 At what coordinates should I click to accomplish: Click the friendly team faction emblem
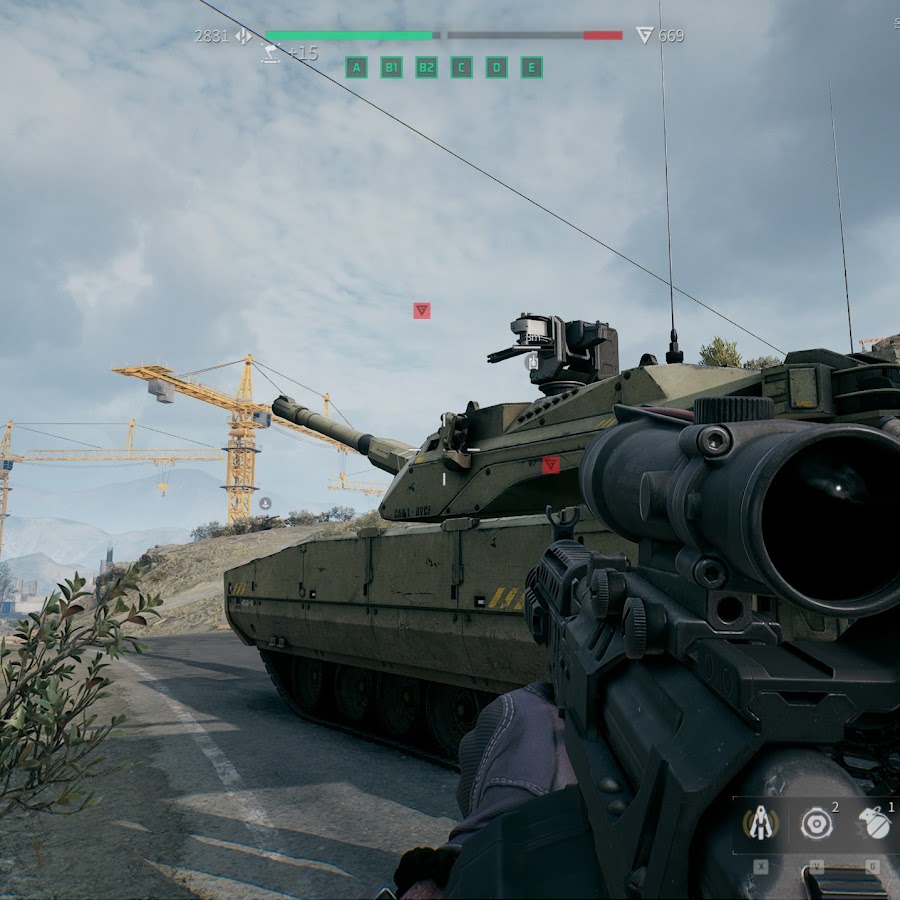pos(243,36)
